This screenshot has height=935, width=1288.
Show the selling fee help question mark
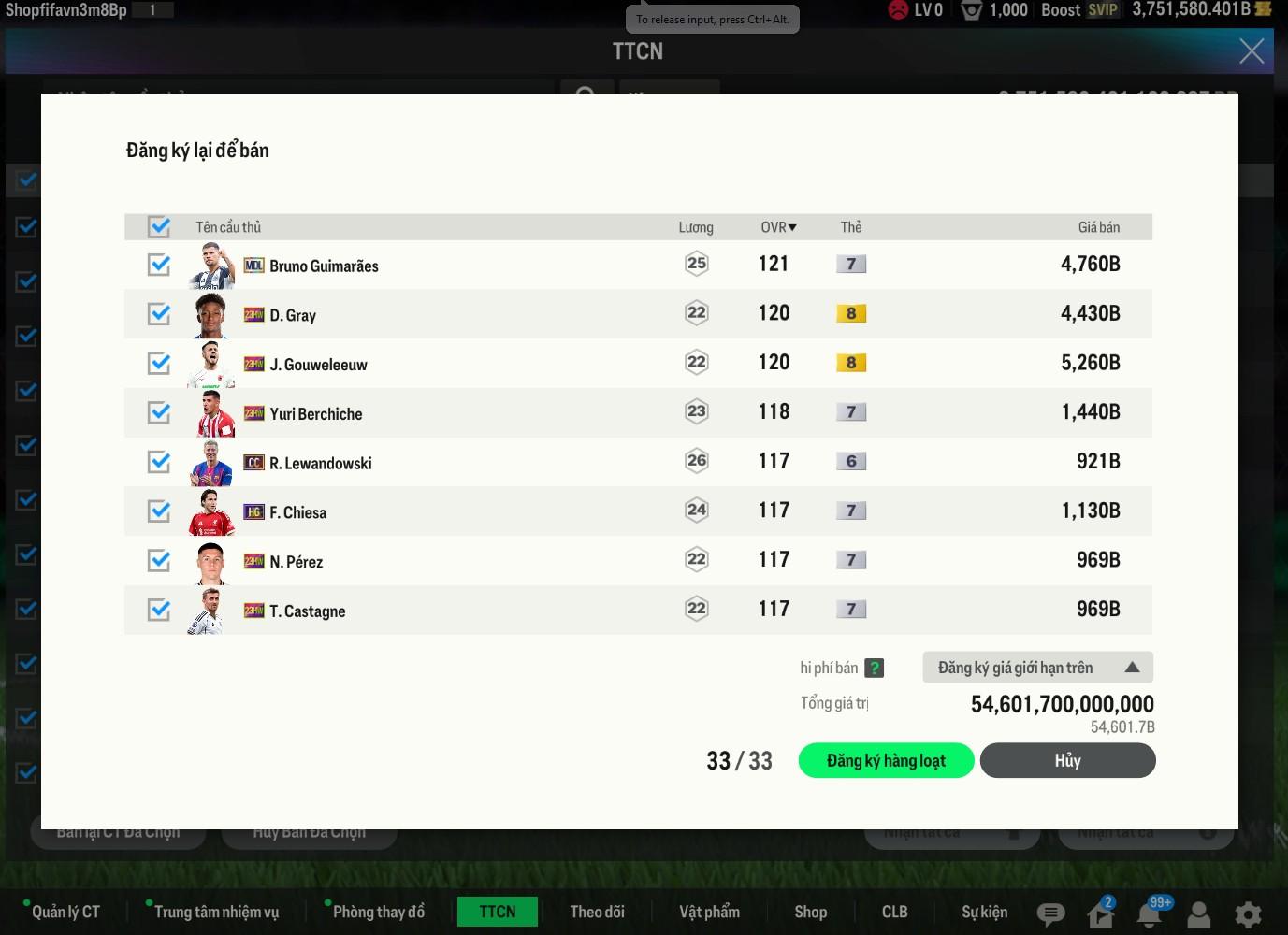(874, 668)
